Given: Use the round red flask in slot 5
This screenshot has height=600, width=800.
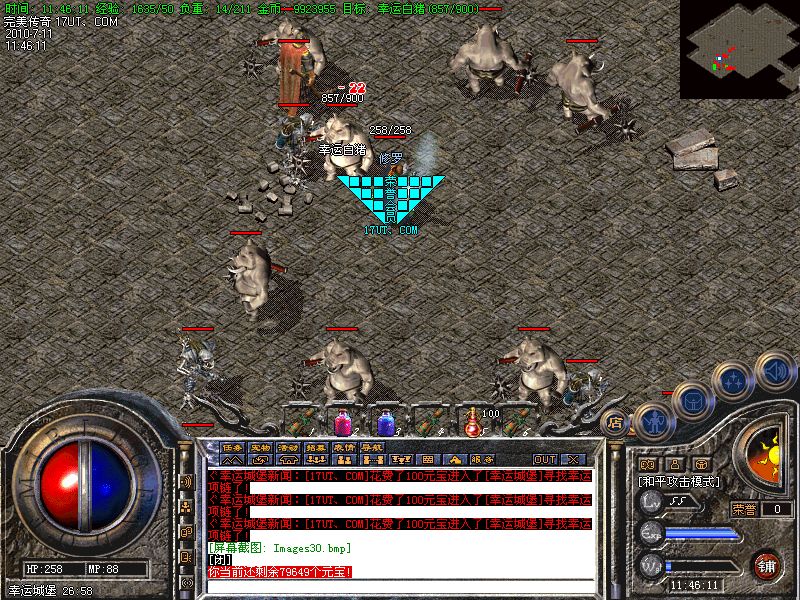Looking at the screenshot, I should coord(474,419).
